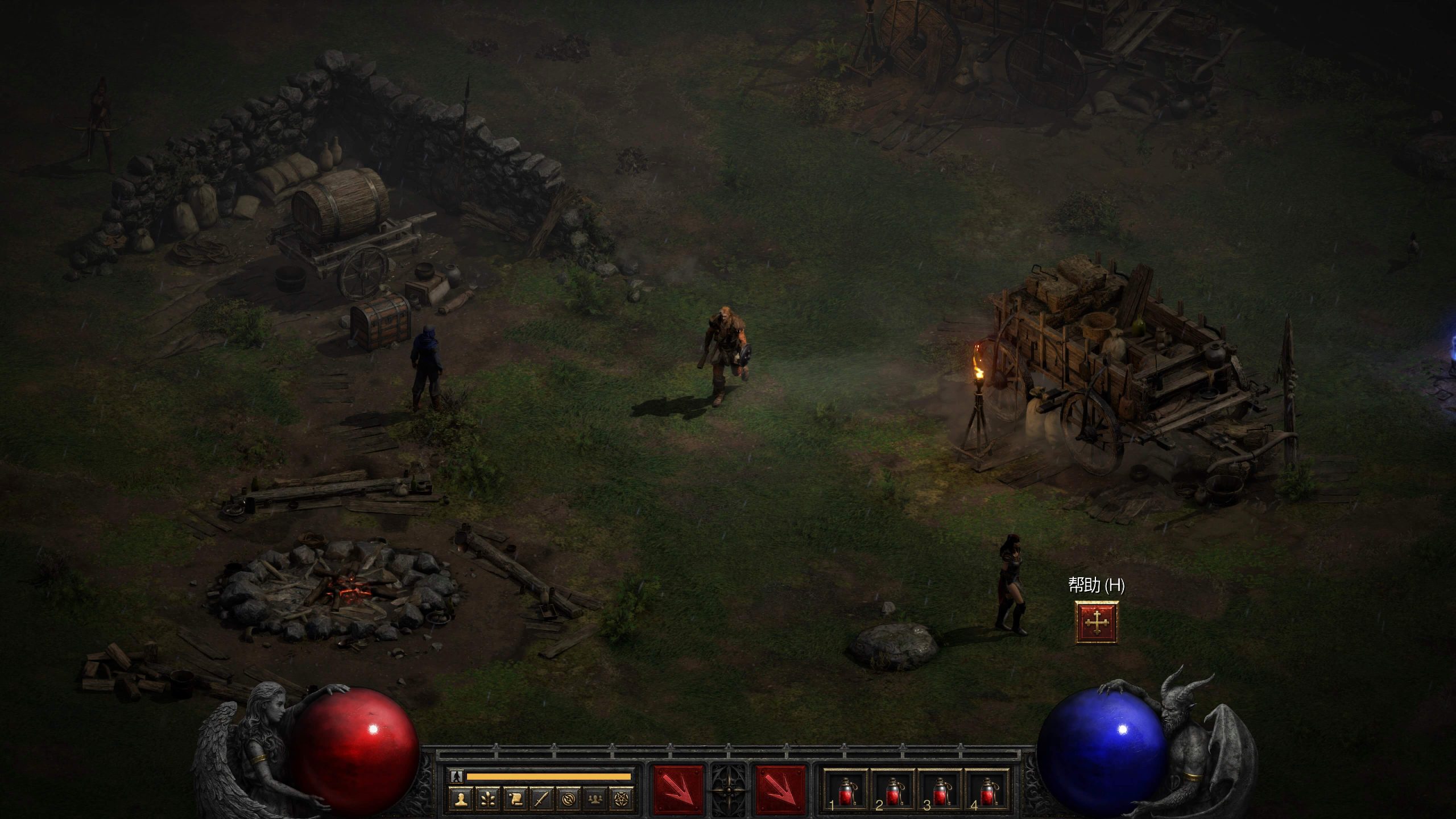Open the game menu pentagram icon
The image size is (1456, 819).
tap(624, 799)
